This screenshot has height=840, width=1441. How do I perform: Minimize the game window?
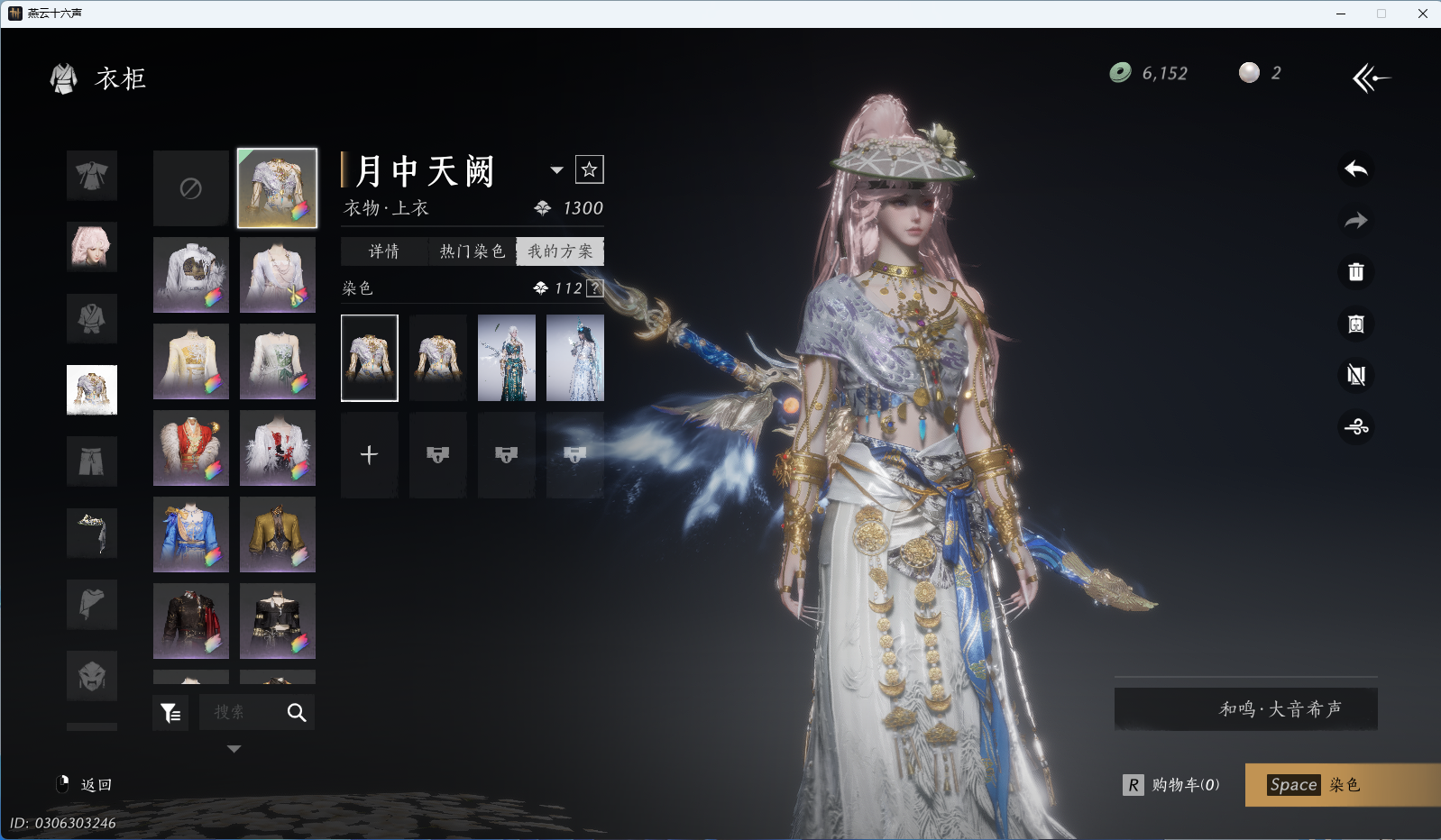[x=1341, y=14]
